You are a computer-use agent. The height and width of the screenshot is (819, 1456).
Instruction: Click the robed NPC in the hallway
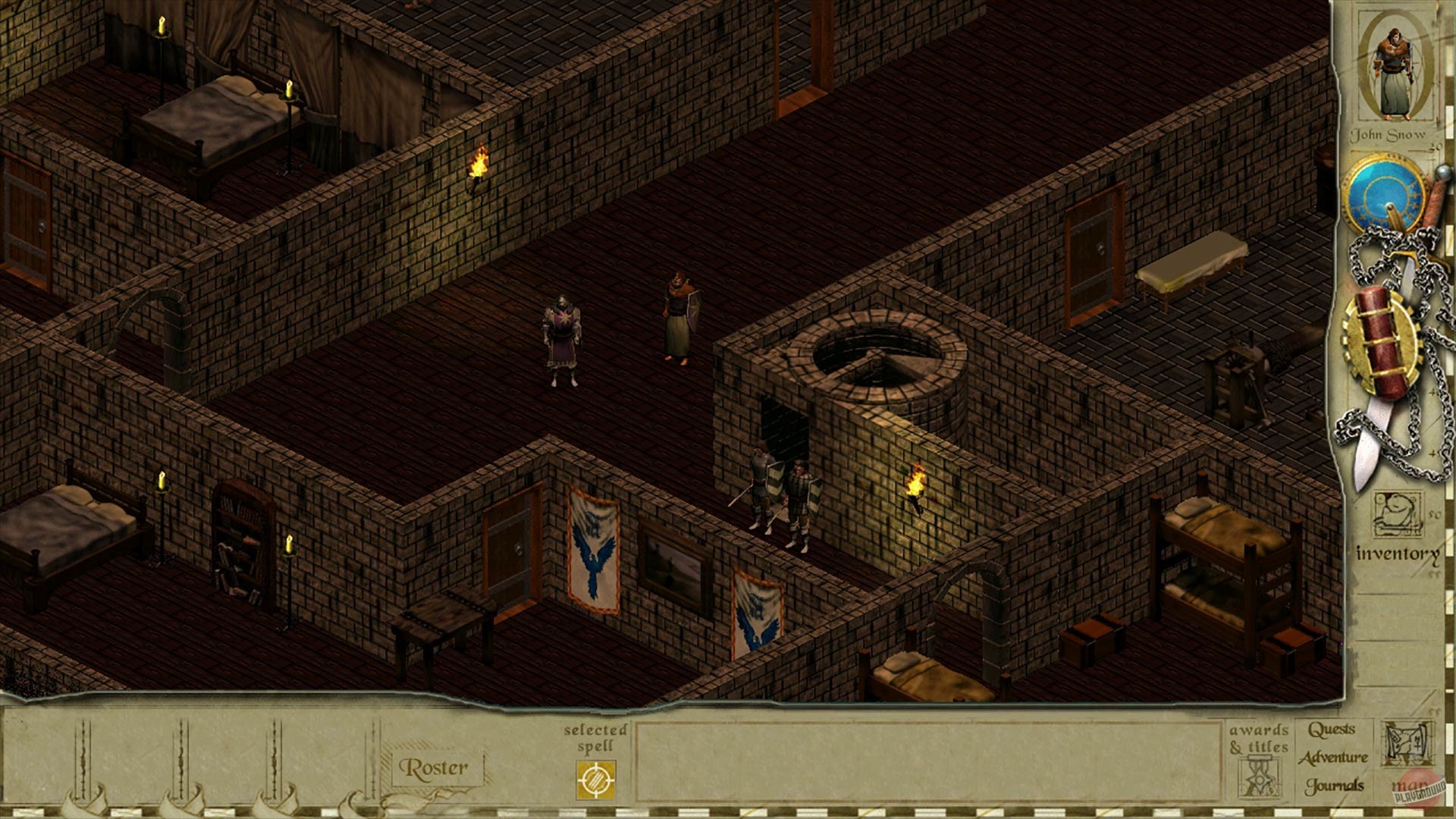[677, 311]
